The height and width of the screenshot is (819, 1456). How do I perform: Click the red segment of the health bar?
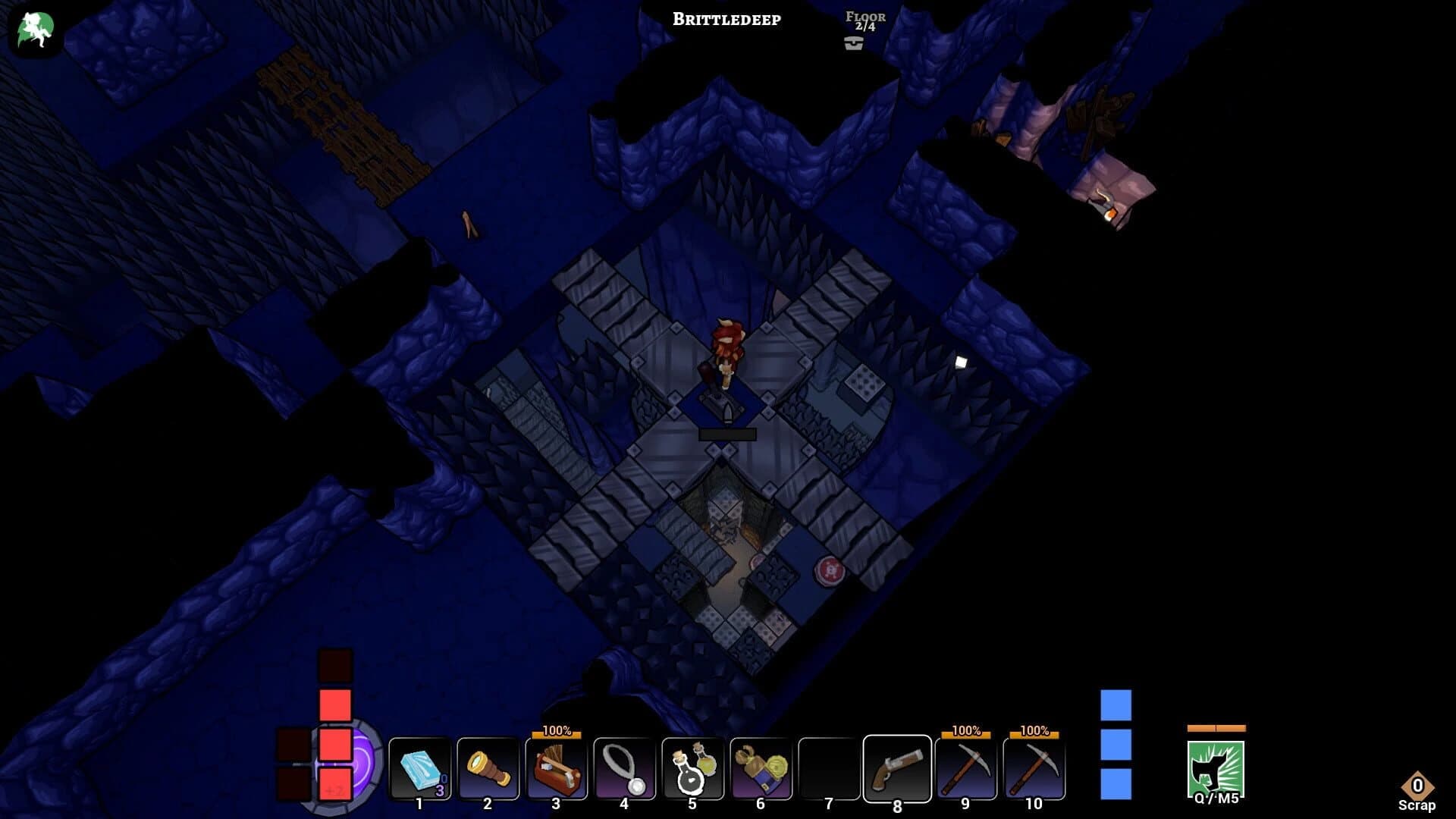click(x=334, y=704)
